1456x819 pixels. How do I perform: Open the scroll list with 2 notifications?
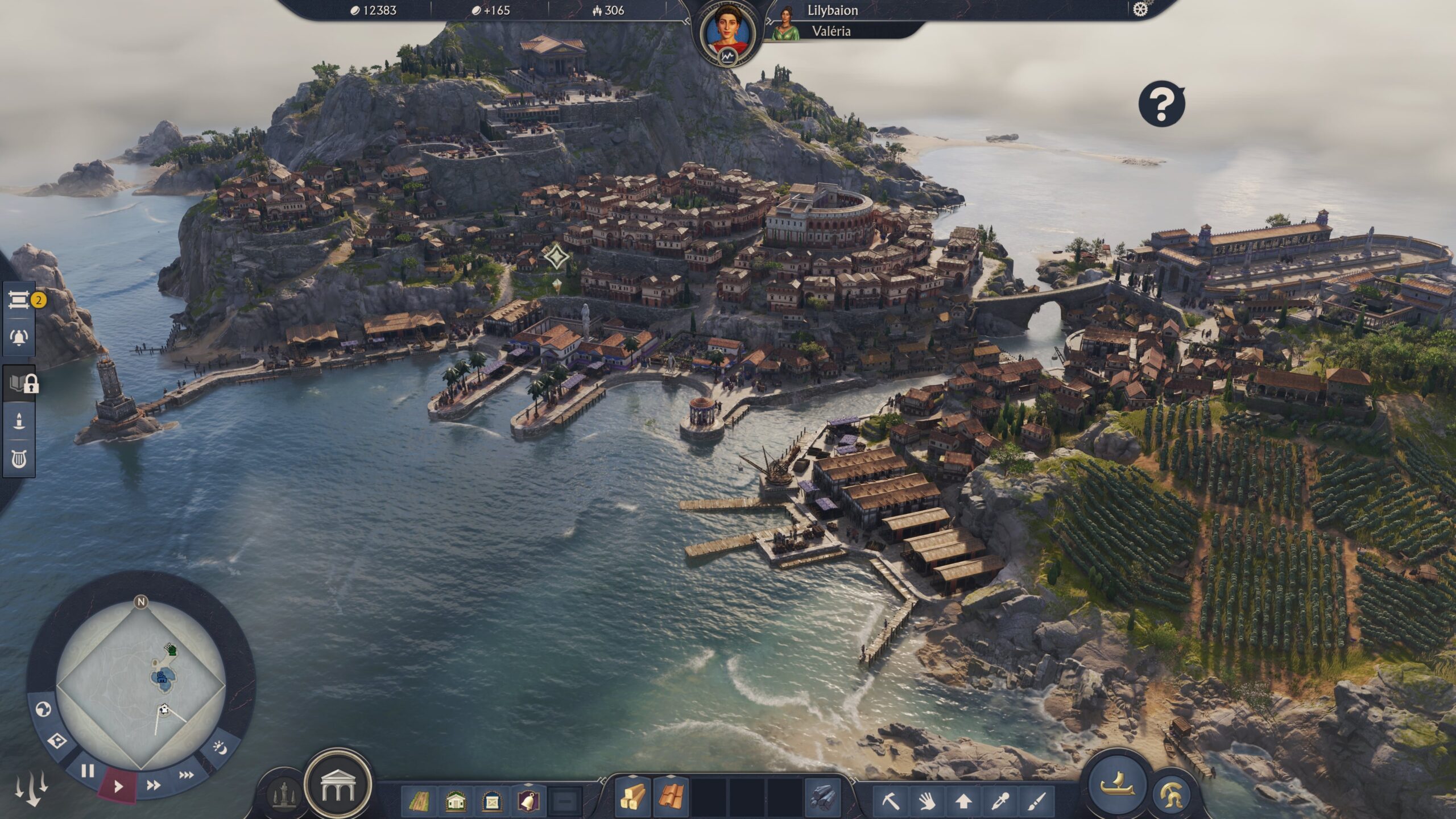pyautogui.click(x=19, y=300)
